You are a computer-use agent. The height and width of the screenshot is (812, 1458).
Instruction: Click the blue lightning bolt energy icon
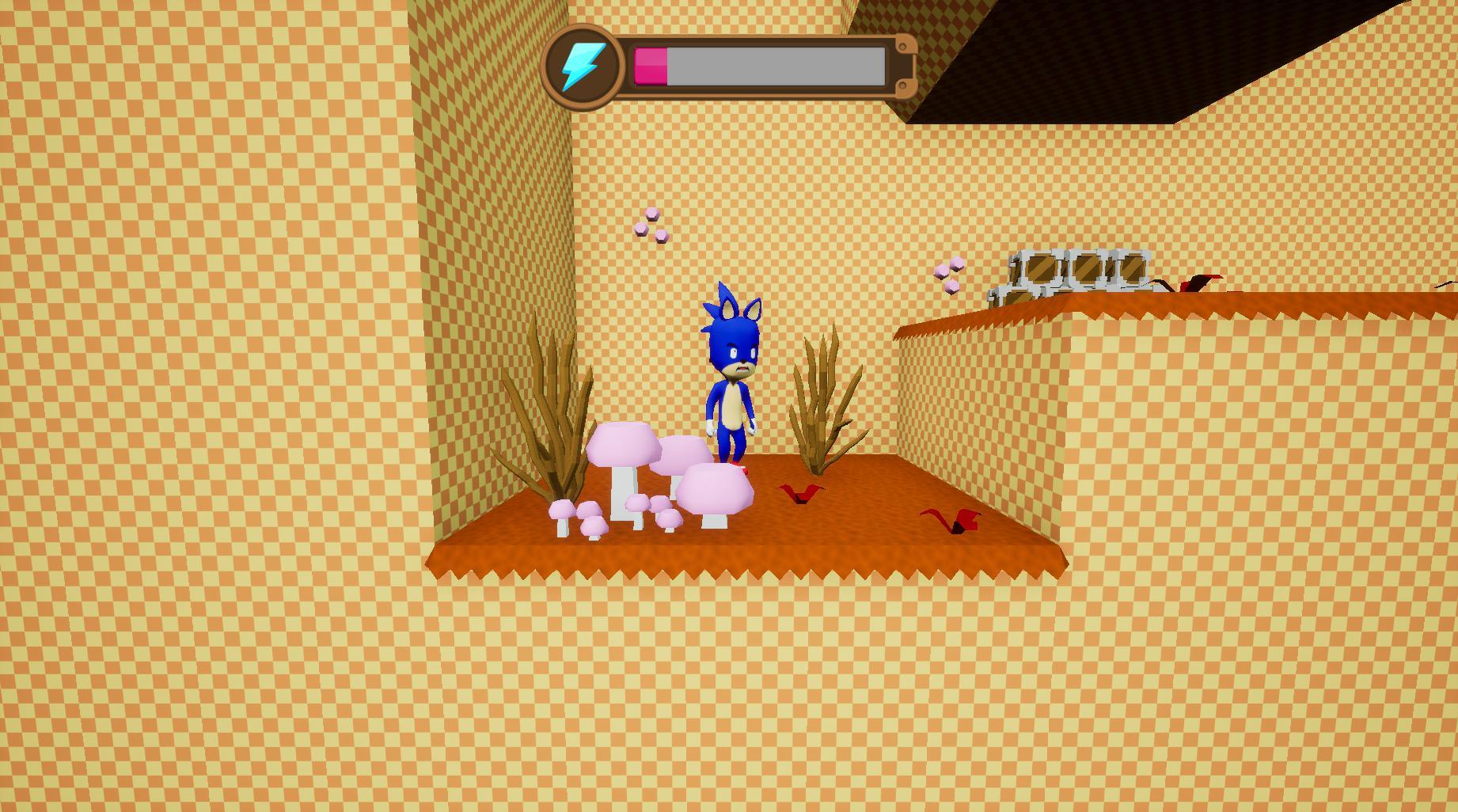click(583, 66)
